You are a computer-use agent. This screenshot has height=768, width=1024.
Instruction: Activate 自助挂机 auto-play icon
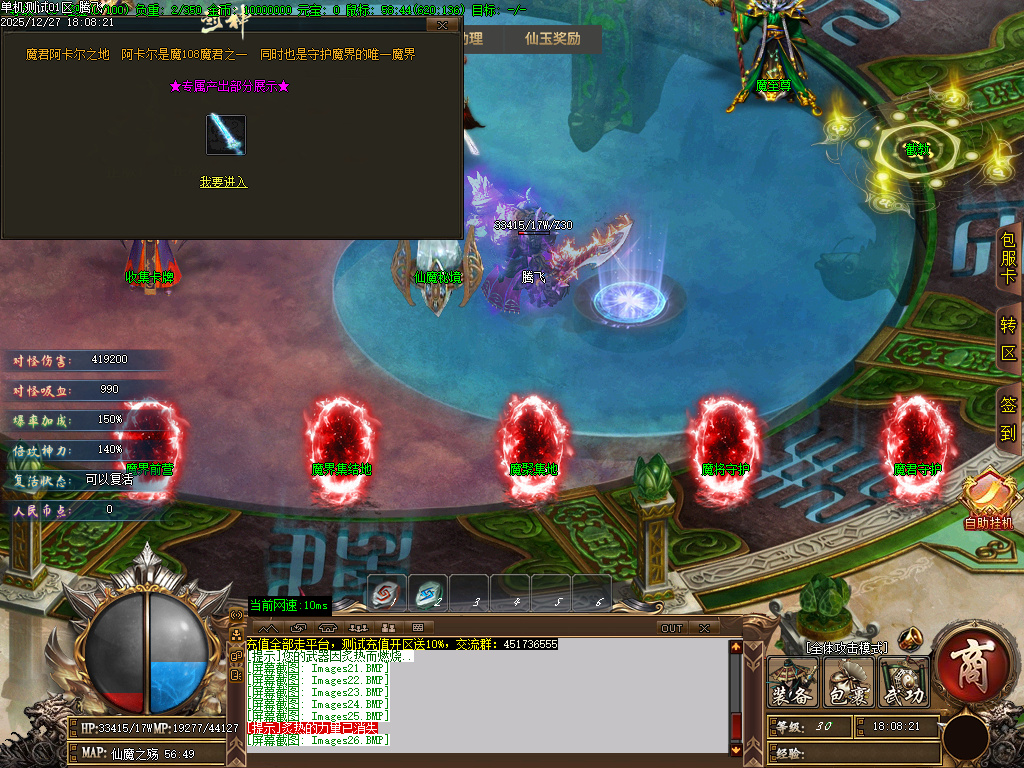(x=988, y=497)
